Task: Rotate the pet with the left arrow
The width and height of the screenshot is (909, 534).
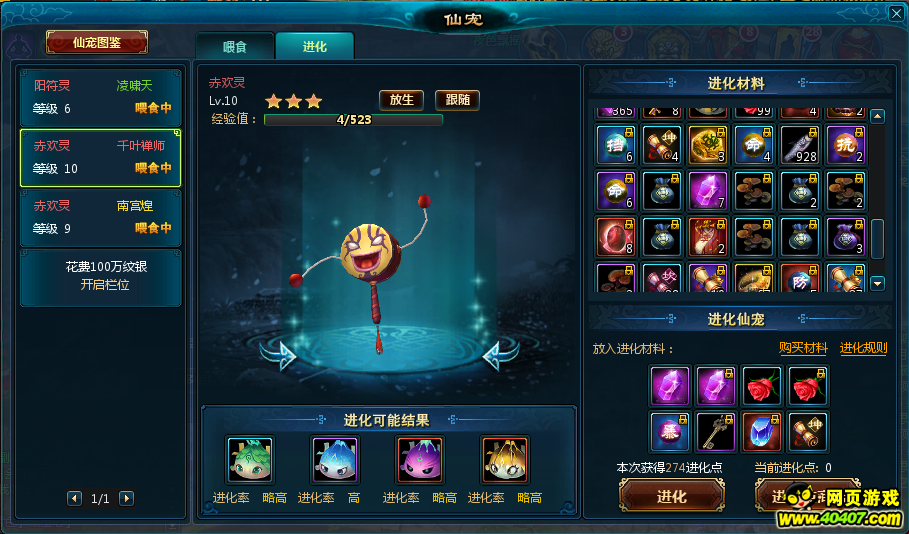Action: point(279,354)
